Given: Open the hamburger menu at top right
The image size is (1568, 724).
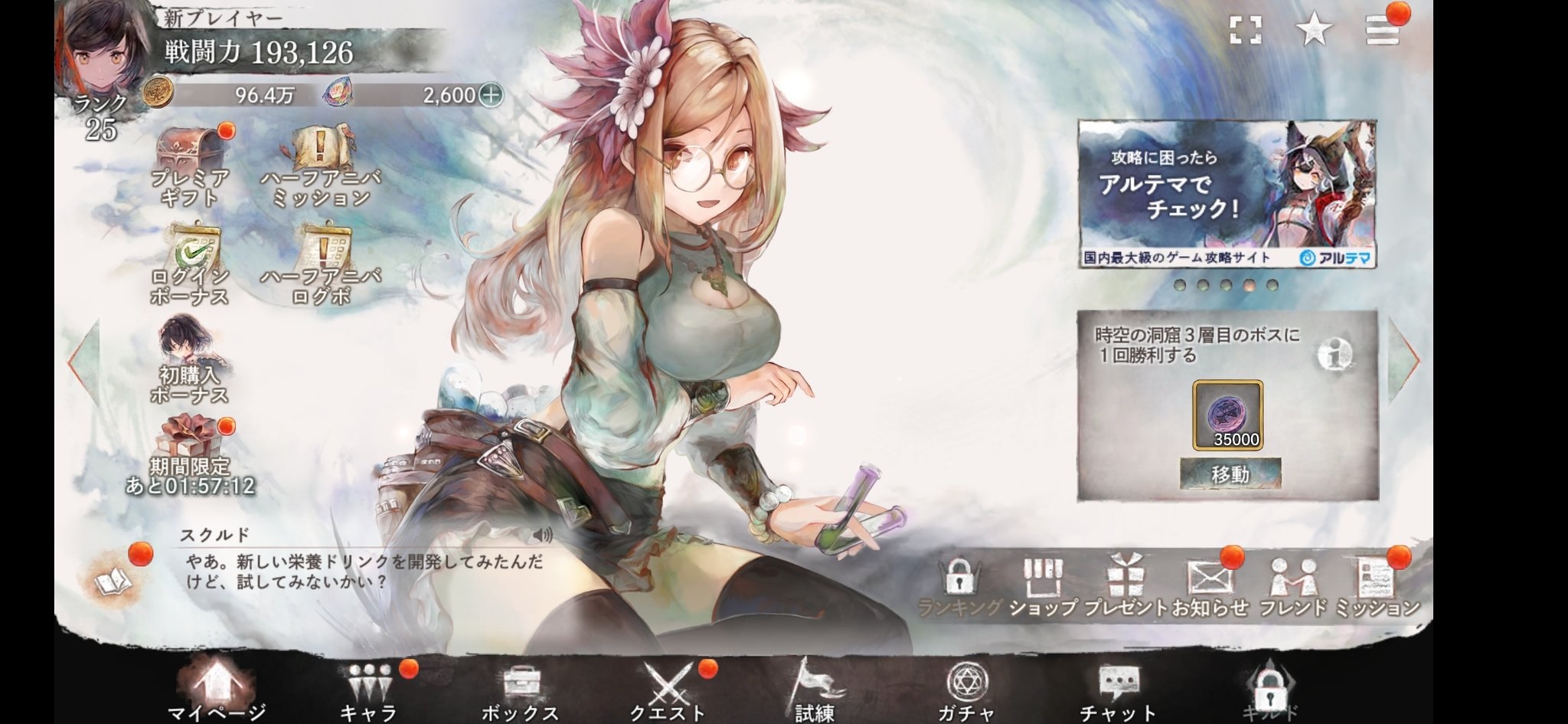Looking at the screenshot, I should [1382, 30].
